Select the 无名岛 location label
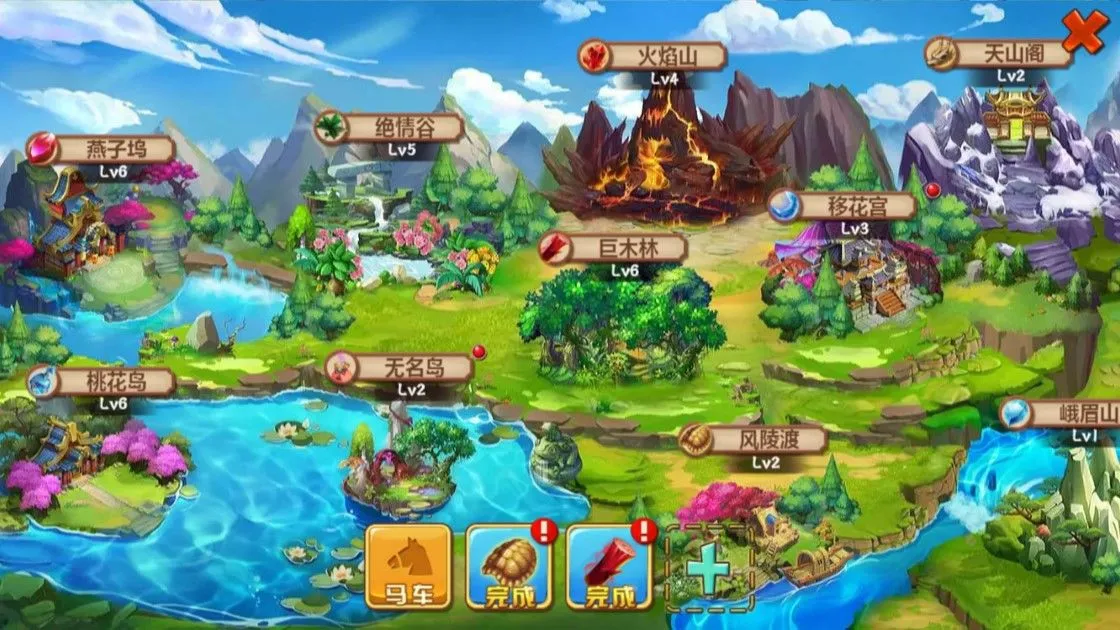This screenshot has height=630, width=1120. coord(400,368)
